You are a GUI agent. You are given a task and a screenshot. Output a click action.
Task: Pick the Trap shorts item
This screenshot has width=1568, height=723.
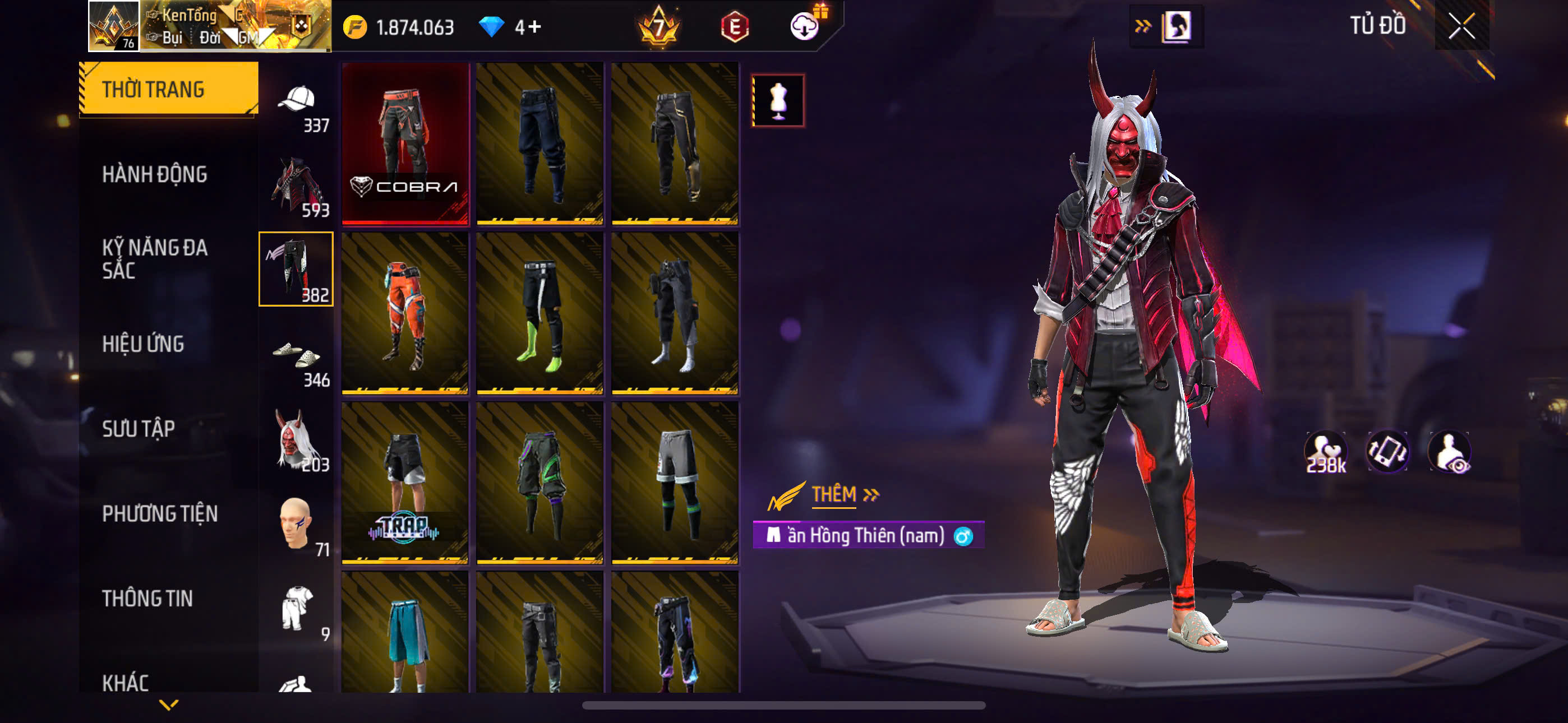tap(405, 483)
